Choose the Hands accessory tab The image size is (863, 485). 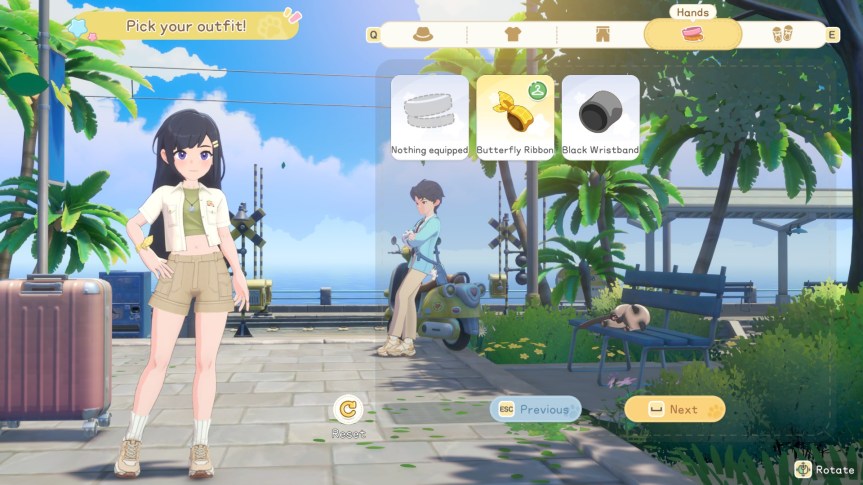click(x=692, y=34)
